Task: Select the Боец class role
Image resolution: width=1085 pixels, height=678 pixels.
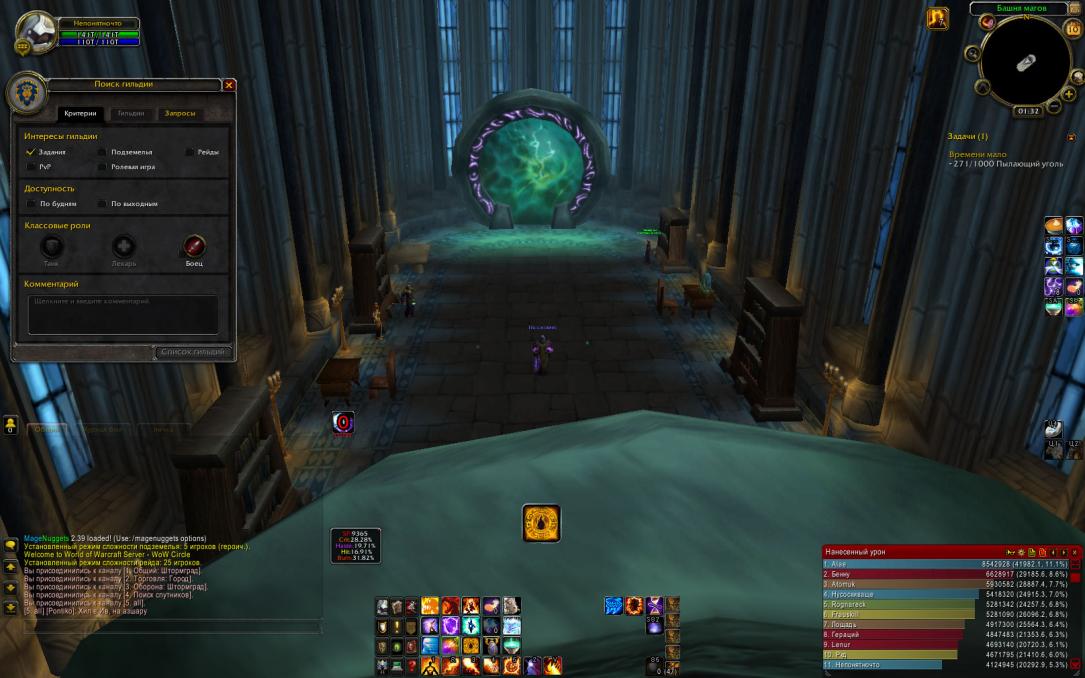Action: click(x=194, y=246)
